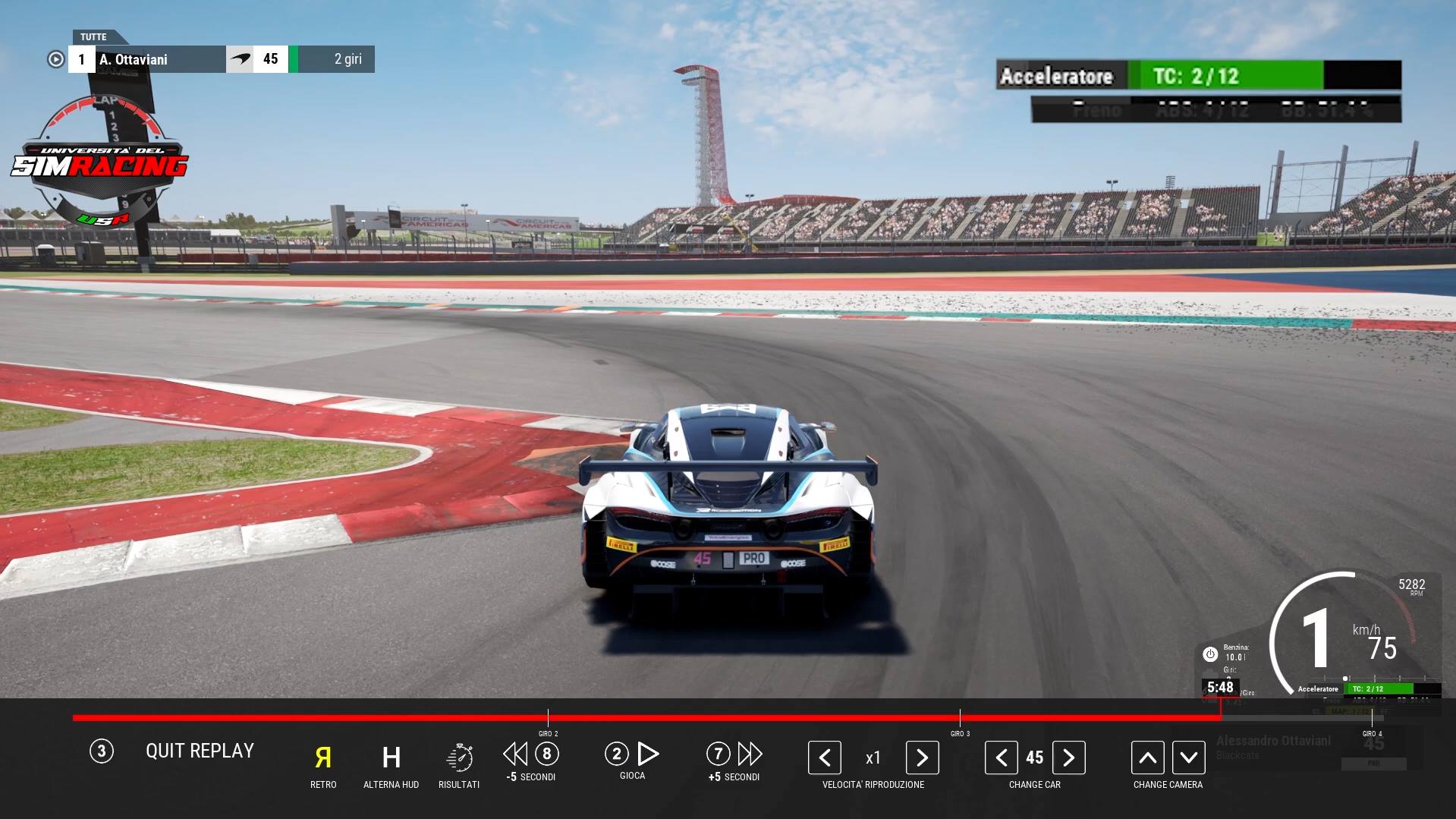Decrease the replay playback speed
Image resolution: width=1456 pixels, height=819 pixels.
825,758
